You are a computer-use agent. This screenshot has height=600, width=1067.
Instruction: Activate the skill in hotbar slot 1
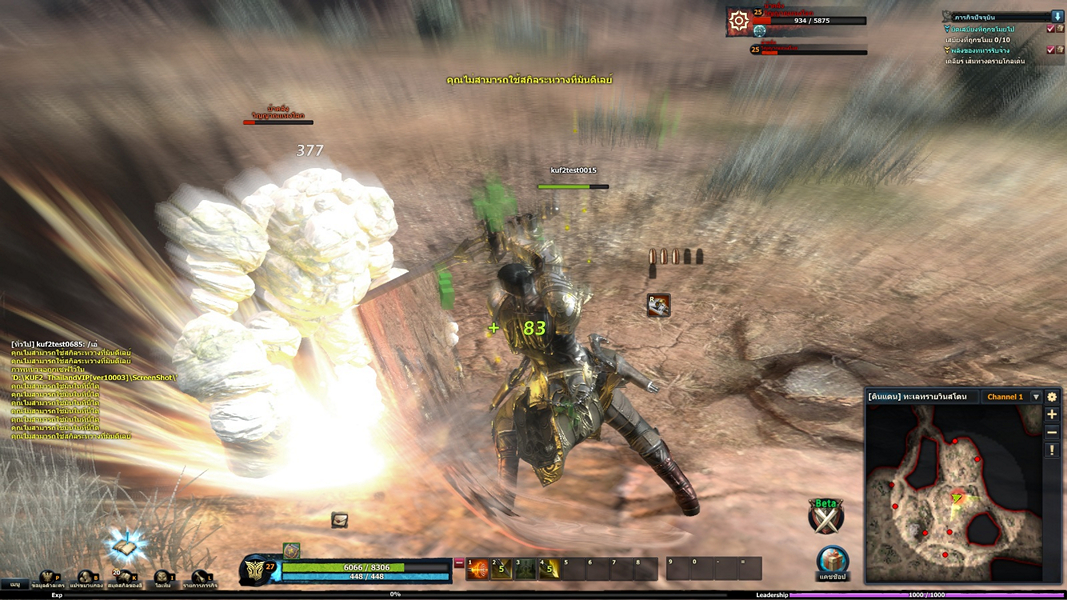[x=478, y=569]
